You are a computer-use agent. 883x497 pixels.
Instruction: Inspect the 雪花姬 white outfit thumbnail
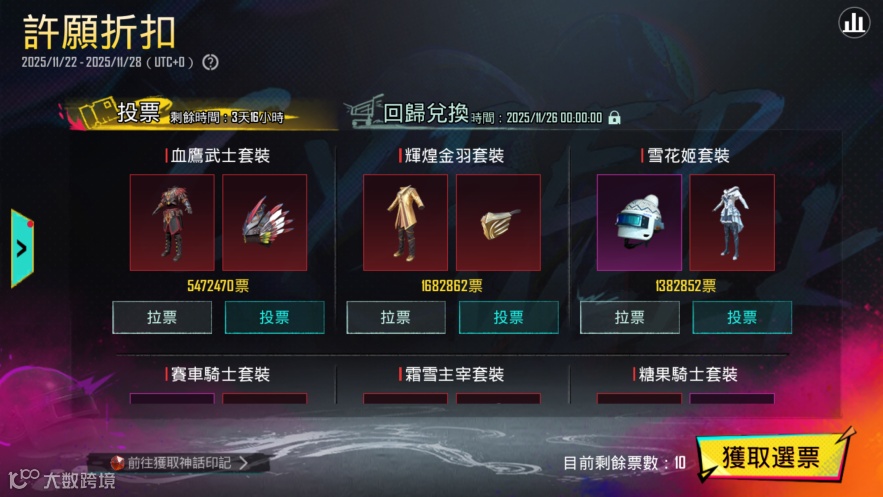tap(732, 222)
